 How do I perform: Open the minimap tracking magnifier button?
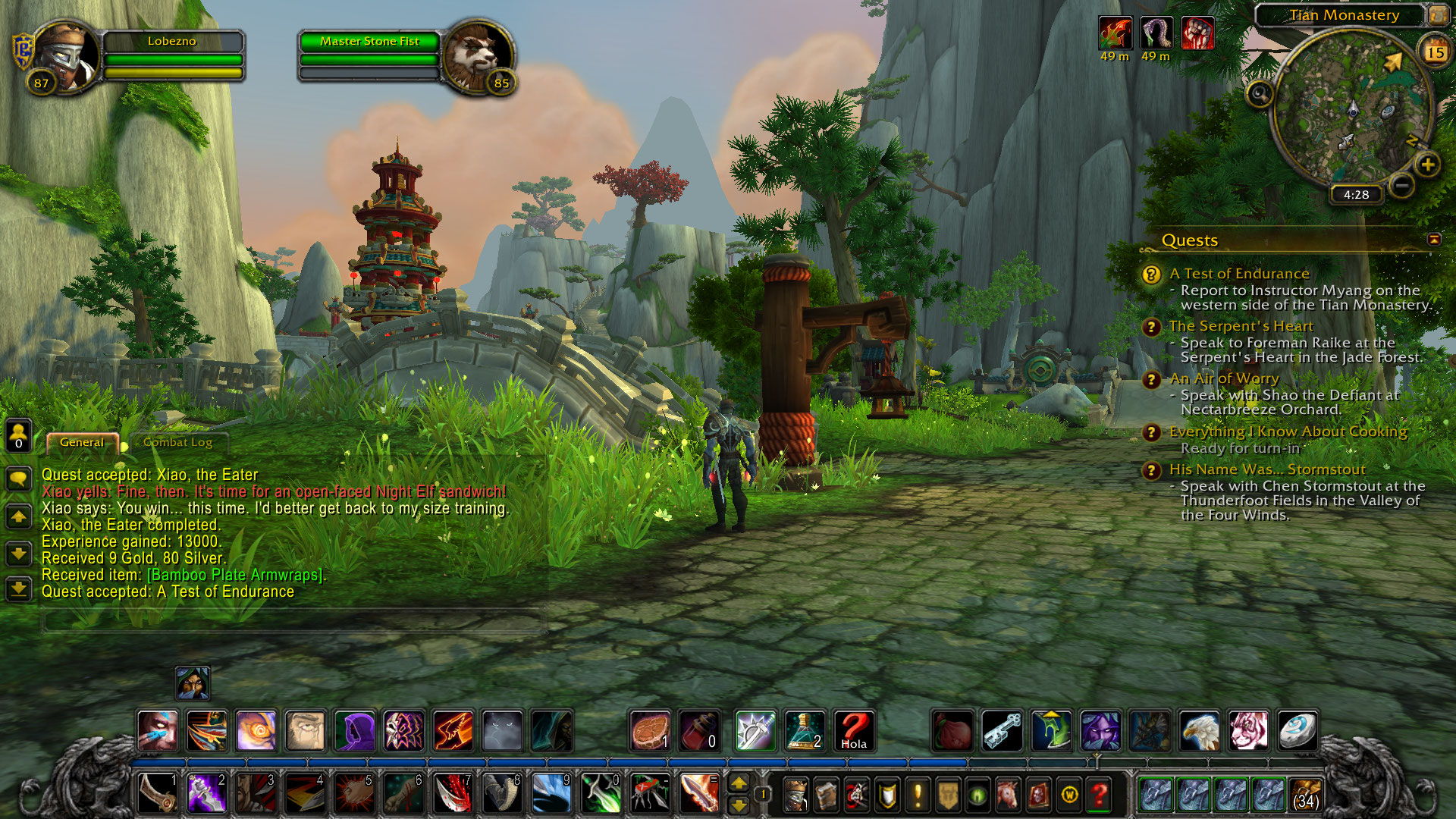[1260, 94]
